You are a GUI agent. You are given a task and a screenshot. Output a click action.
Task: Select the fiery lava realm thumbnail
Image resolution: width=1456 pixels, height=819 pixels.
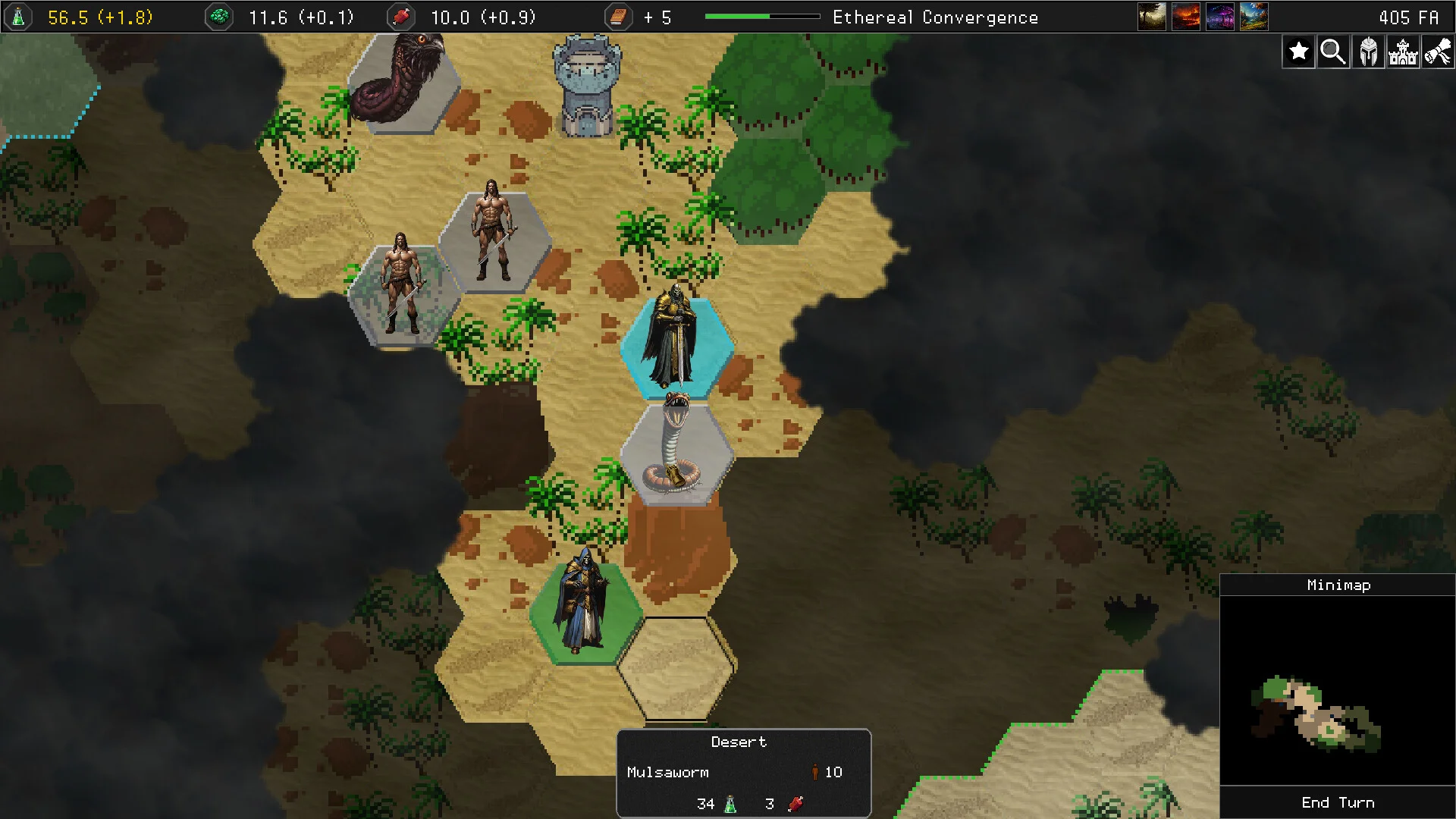pyautogui.click(x=1185, y=17)
